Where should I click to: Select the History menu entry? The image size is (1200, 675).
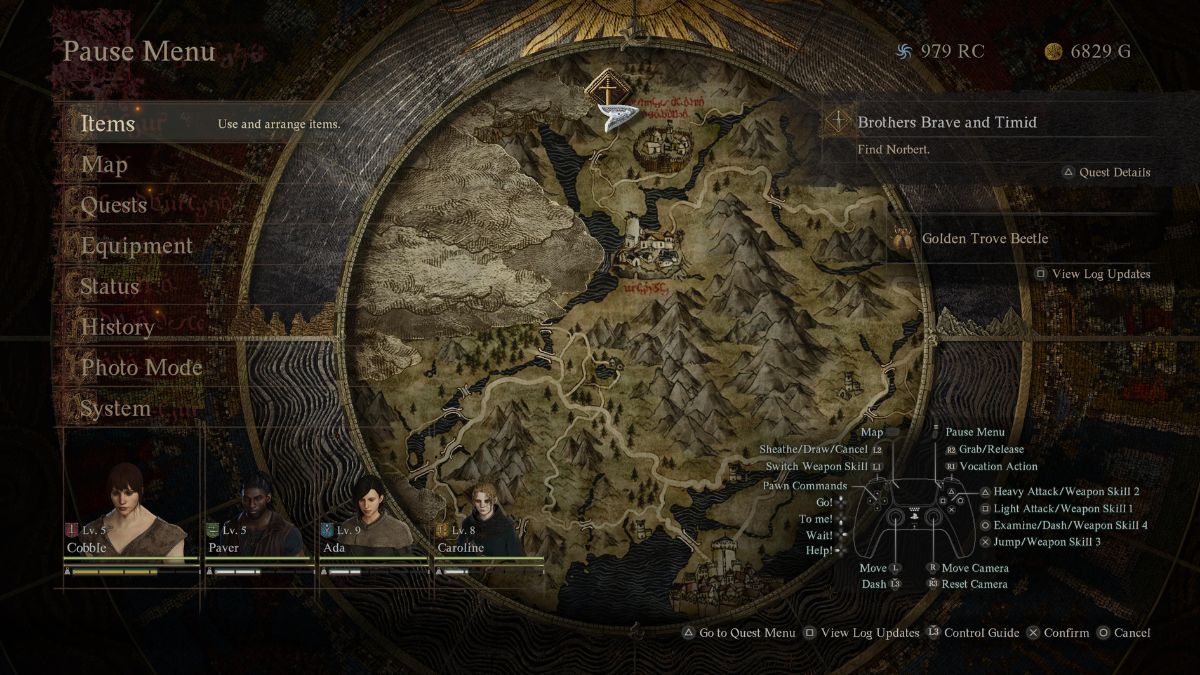click(x=117, y=327)
